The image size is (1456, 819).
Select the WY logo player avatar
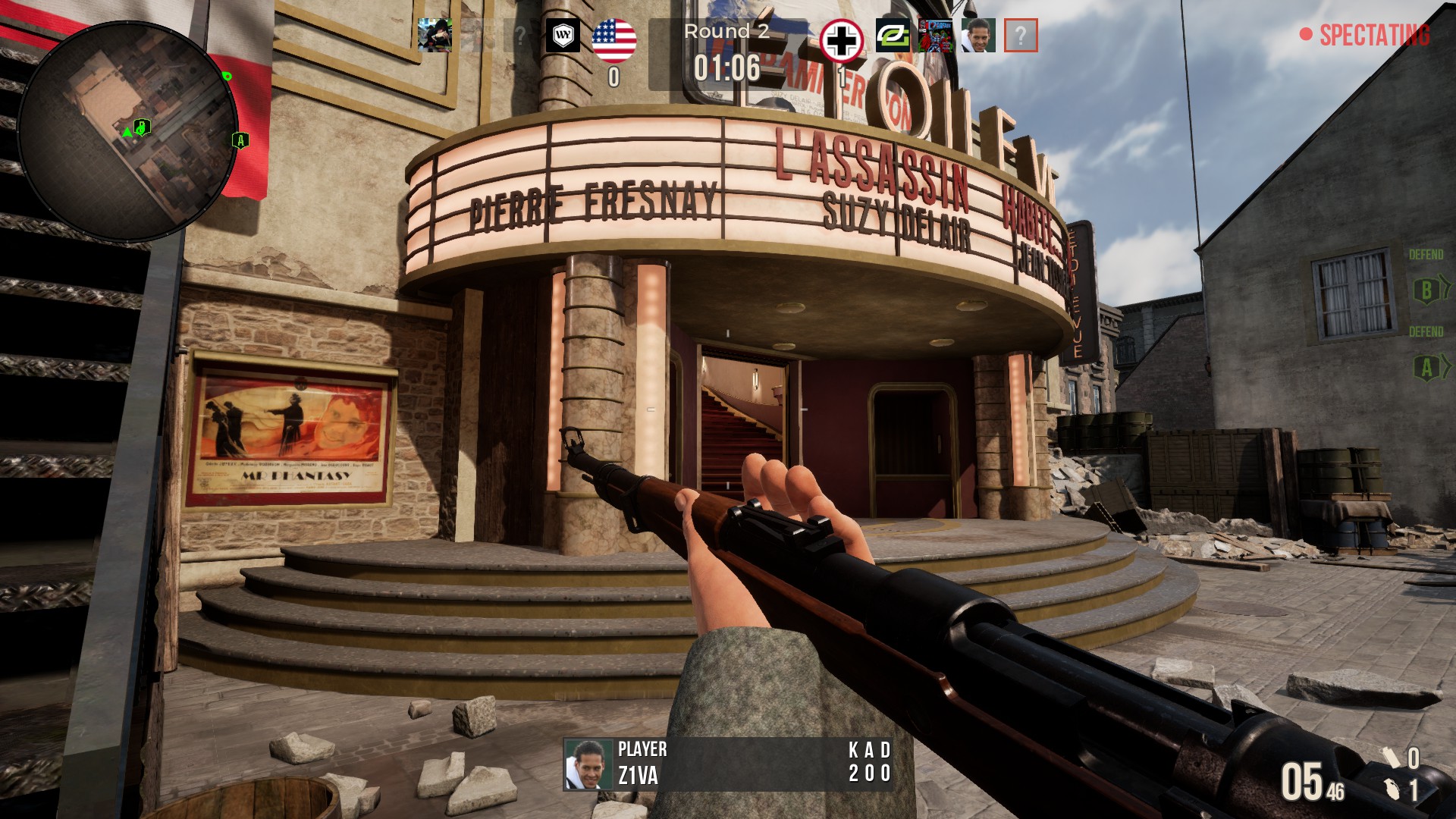tap(563, 36)
